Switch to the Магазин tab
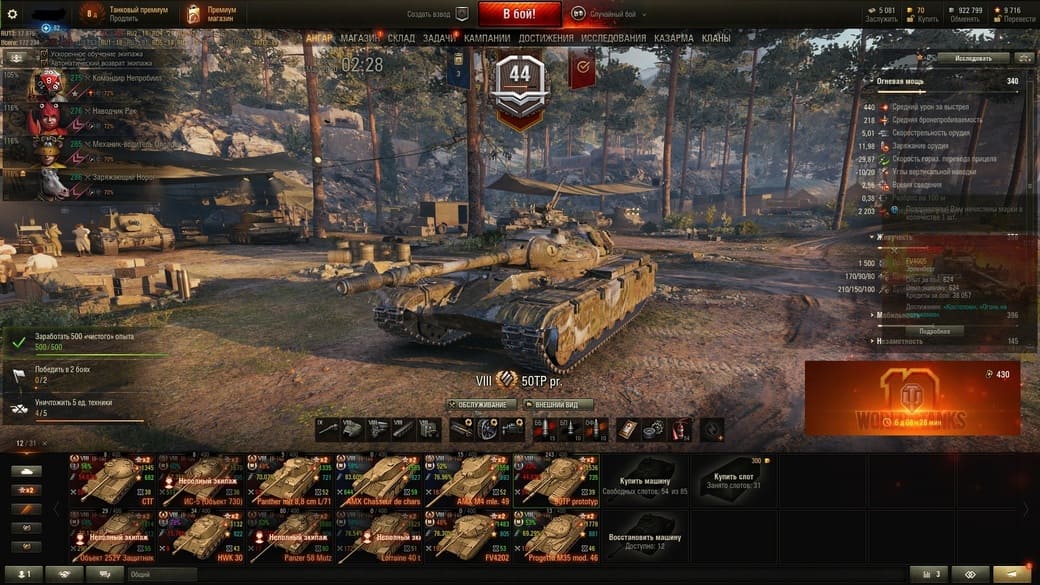 pyautogui.click(x=359, y=38)
